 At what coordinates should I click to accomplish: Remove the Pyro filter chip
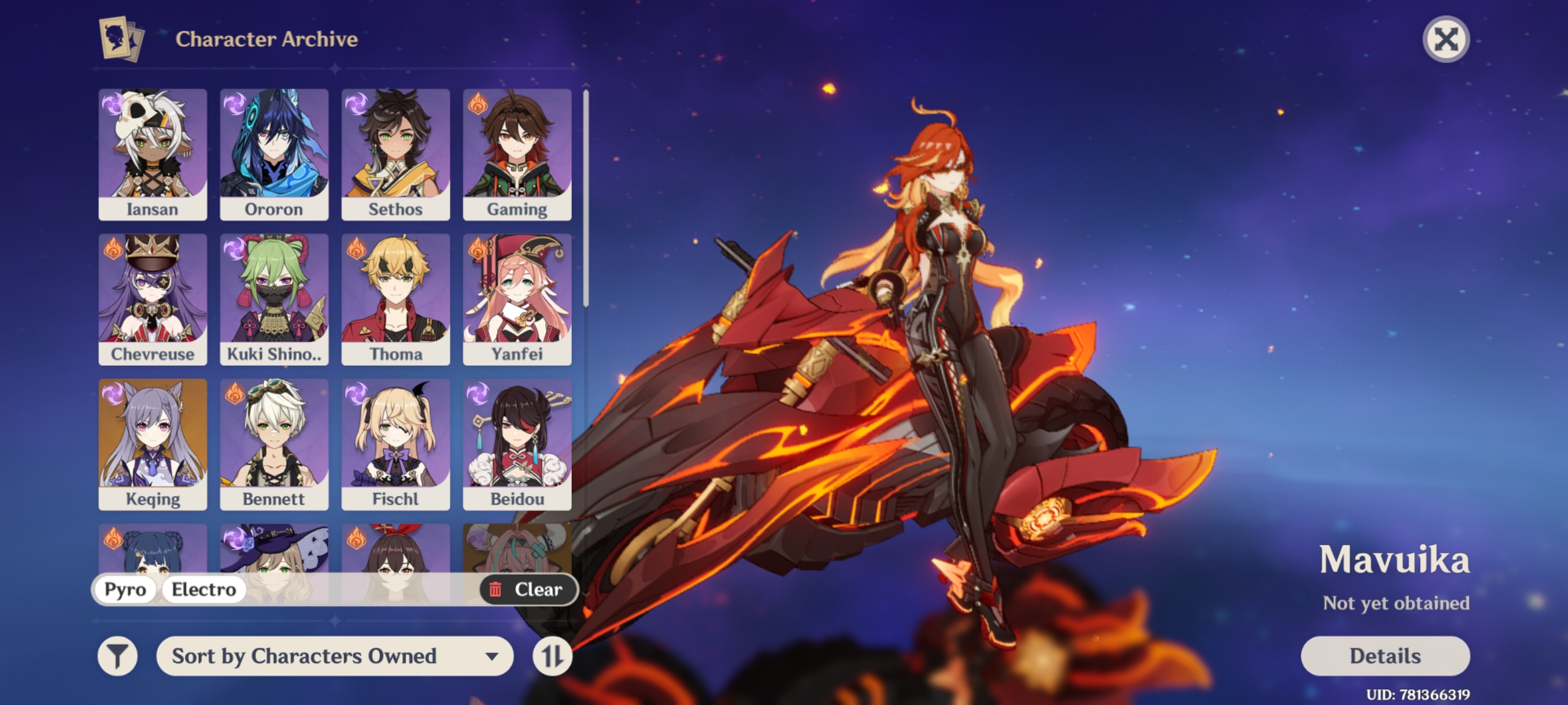click(x=125, y=589)
